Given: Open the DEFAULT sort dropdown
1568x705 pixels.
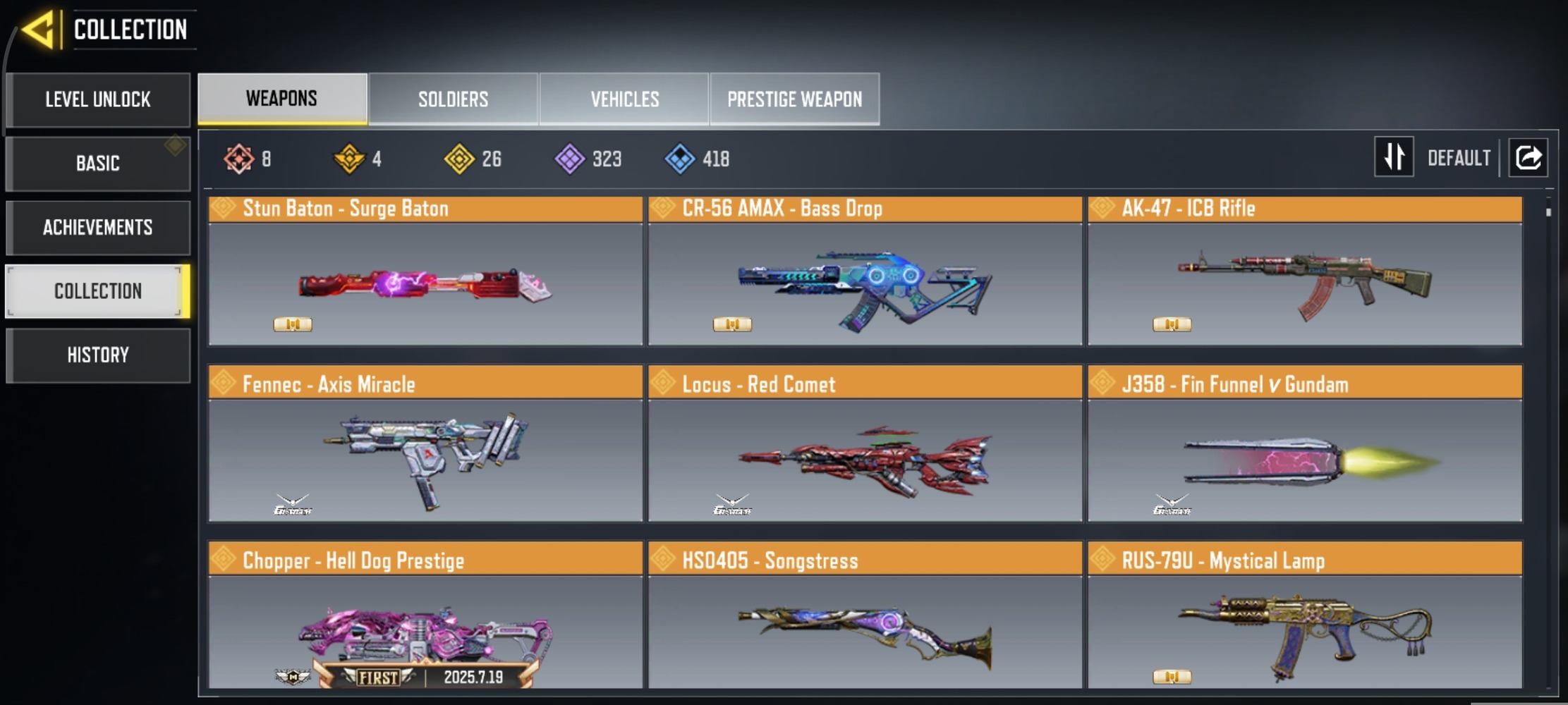Looking at the screenshot, I should pyautogui.click(x=1458, y=157).
